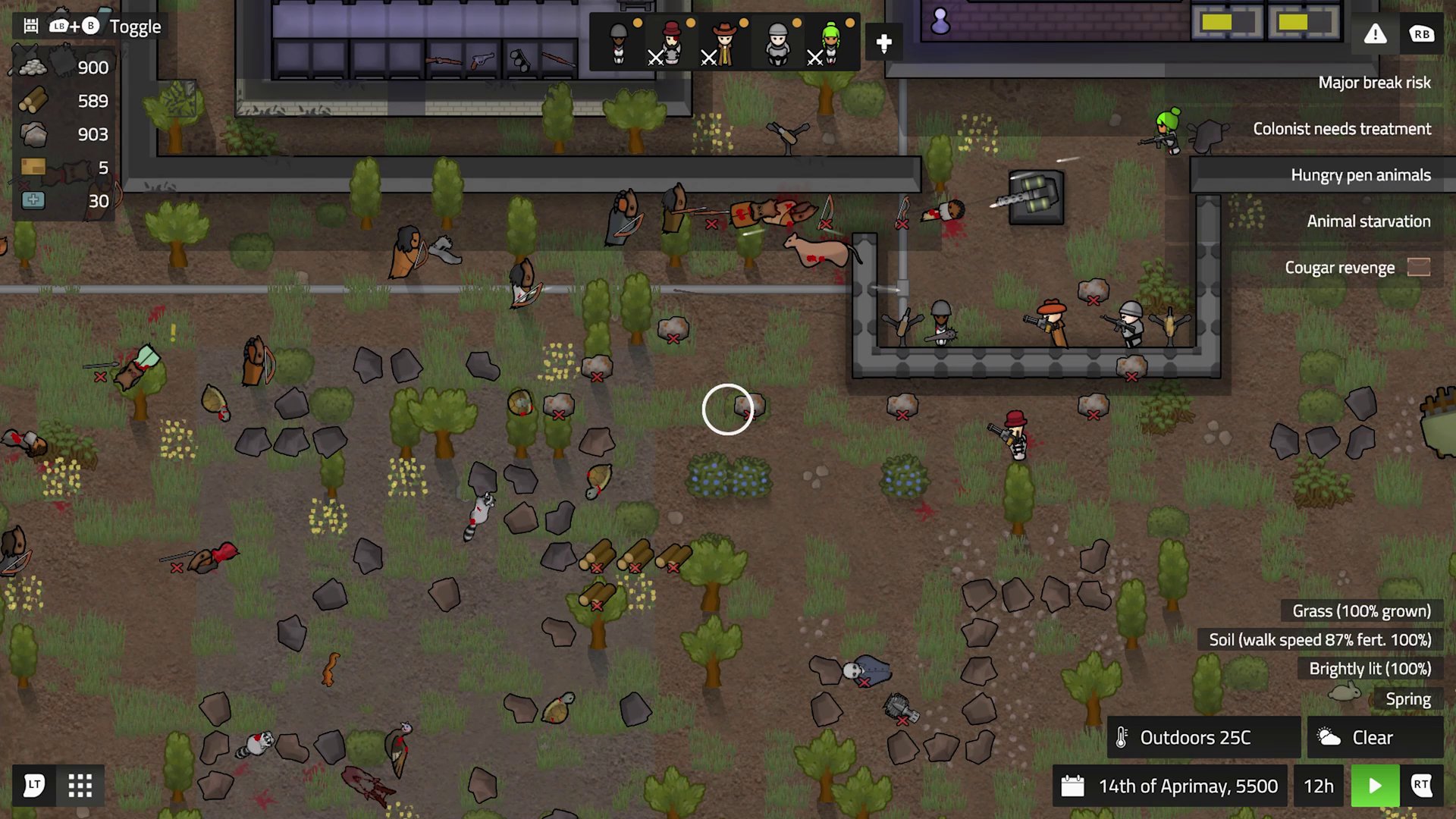Resume game with the green play button
The image size is (1456, 819).
coord(1374,786)
